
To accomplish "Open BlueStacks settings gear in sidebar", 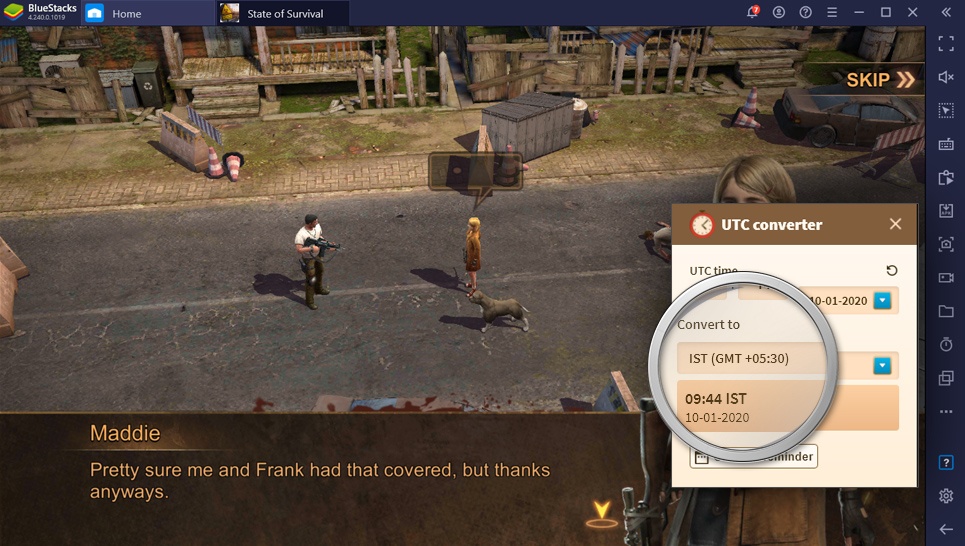I will (946, 496).
